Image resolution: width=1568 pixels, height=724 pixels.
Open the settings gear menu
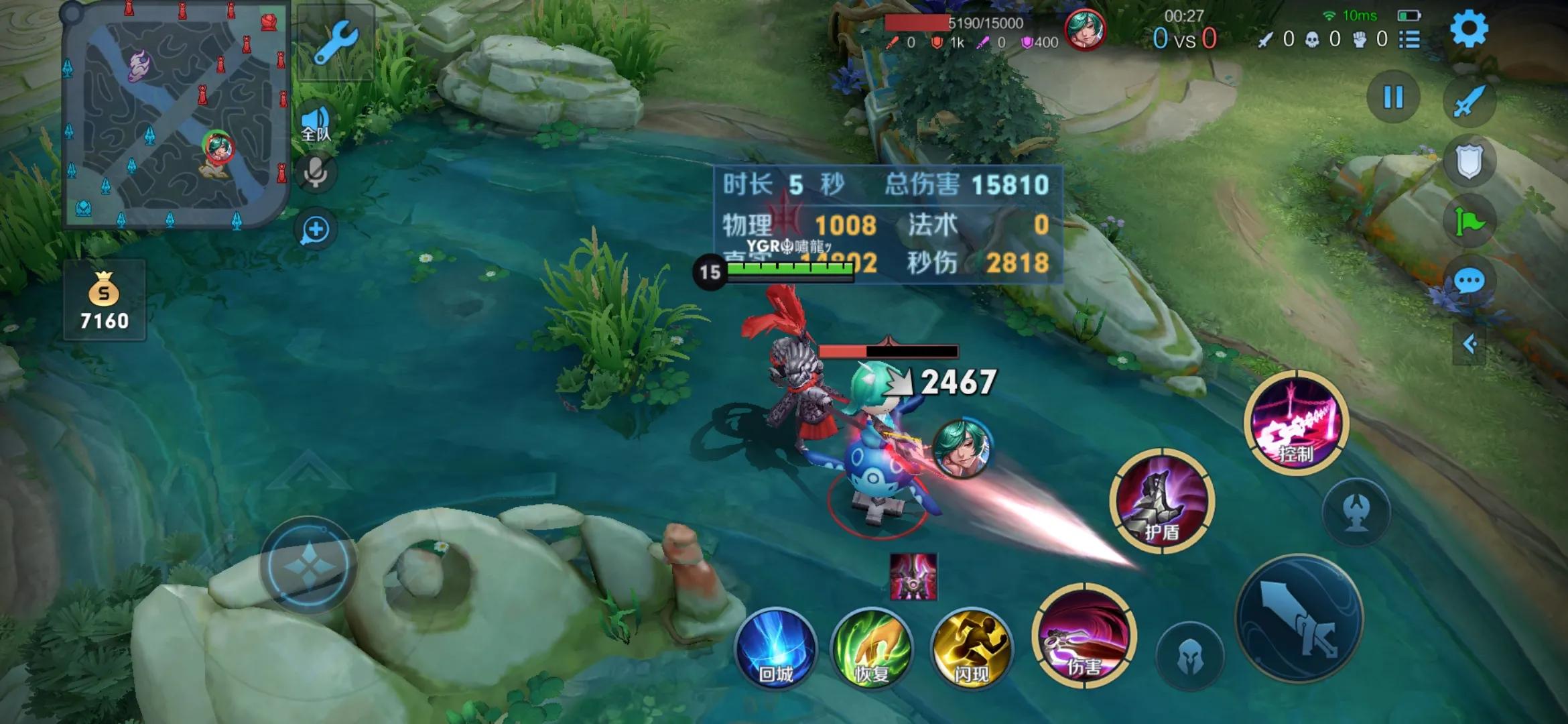[1468, 29]
